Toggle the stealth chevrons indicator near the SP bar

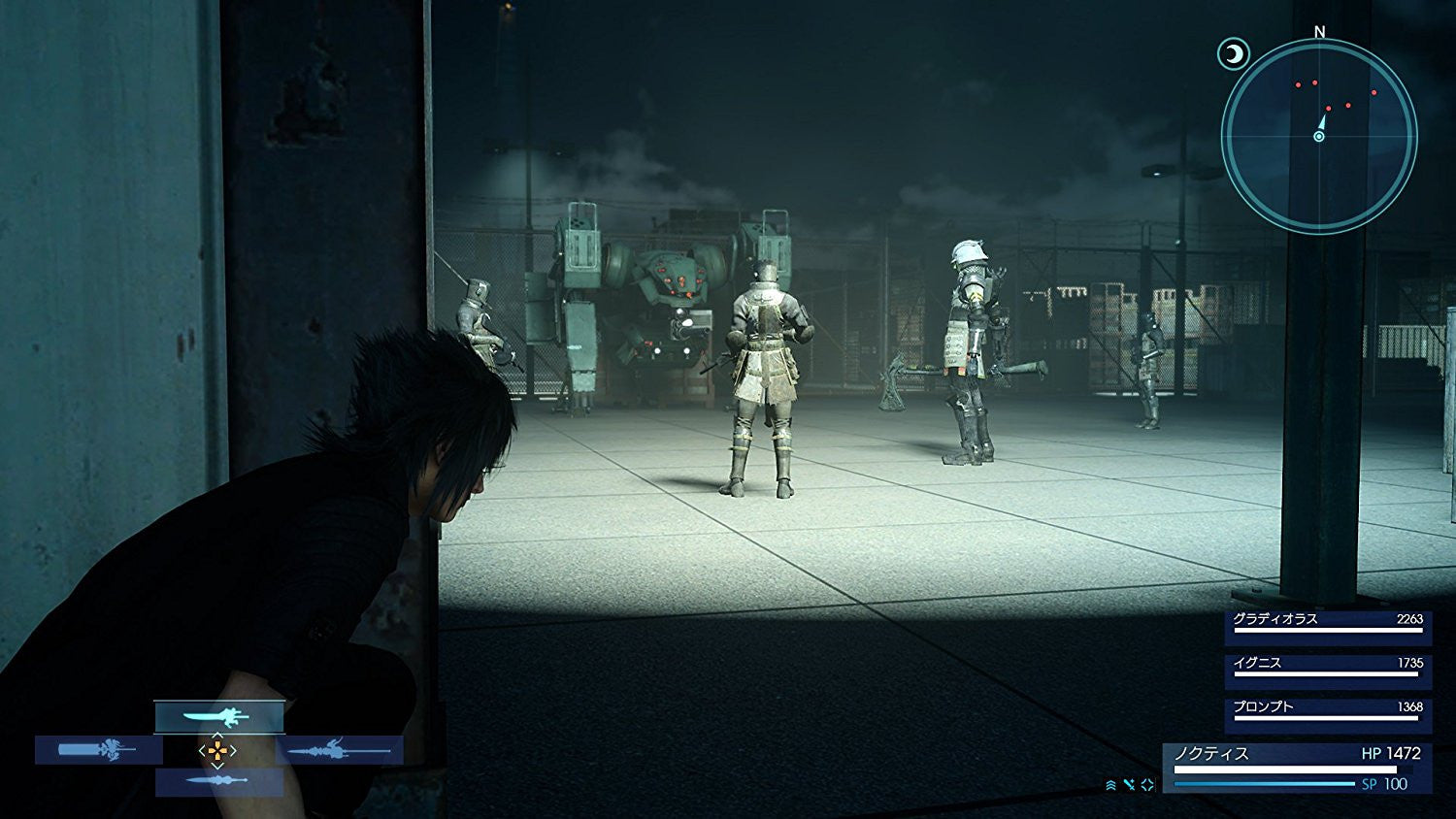1111,784
